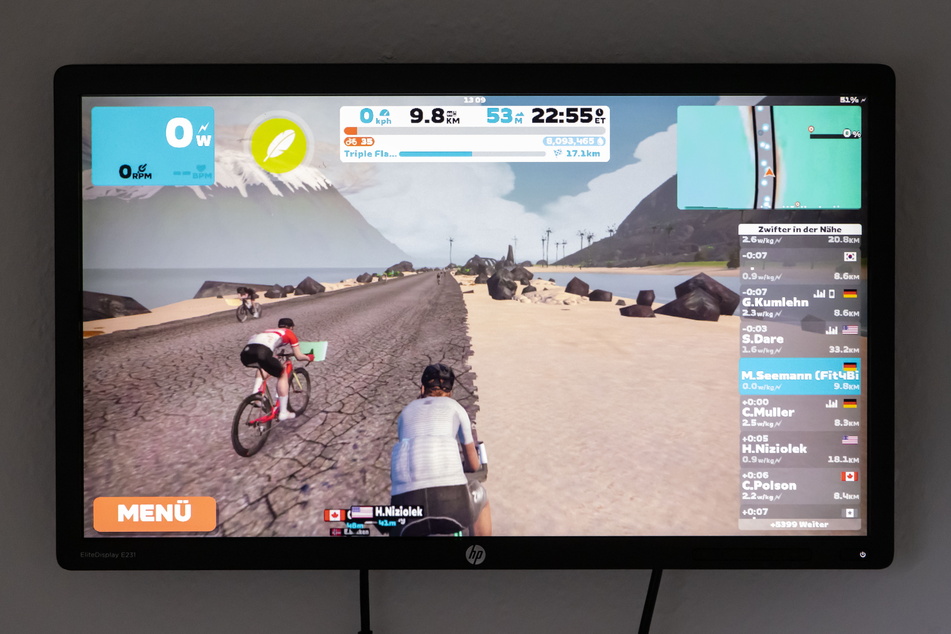The width and height of the screenshot is (951, 634).
Task: Select S.Dare in the nearby riders list
Action: pos(800,339)
